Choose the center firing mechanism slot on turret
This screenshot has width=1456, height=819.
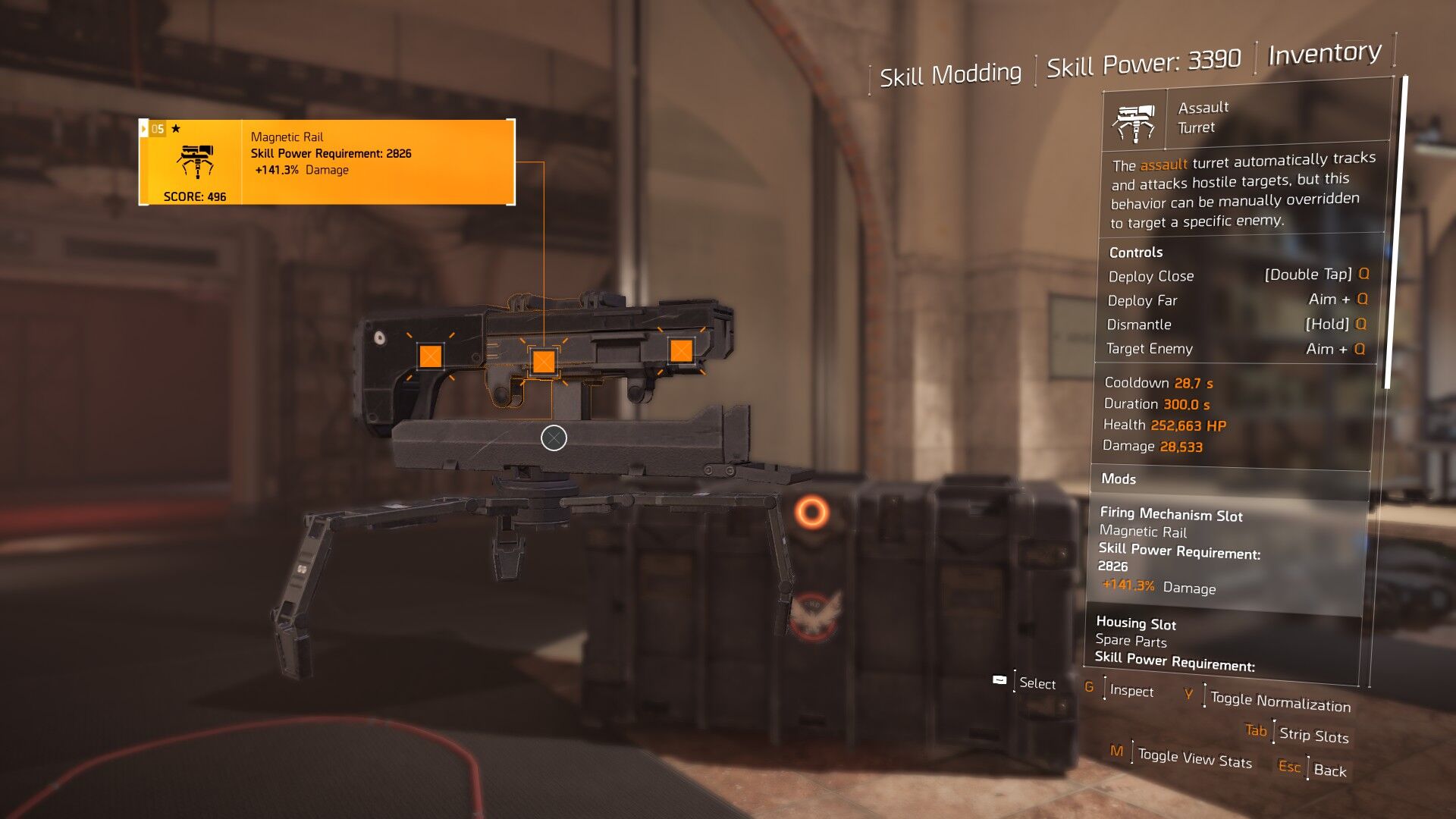543,362
